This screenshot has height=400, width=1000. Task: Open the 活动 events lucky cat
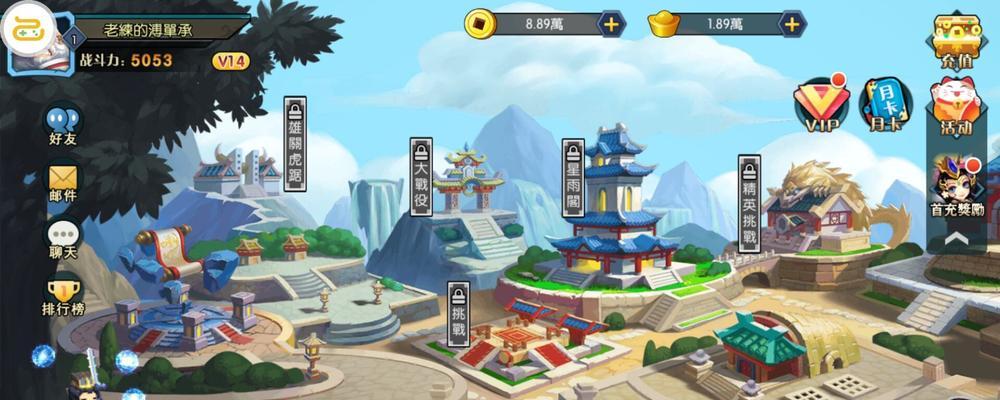tap(956, 106)
